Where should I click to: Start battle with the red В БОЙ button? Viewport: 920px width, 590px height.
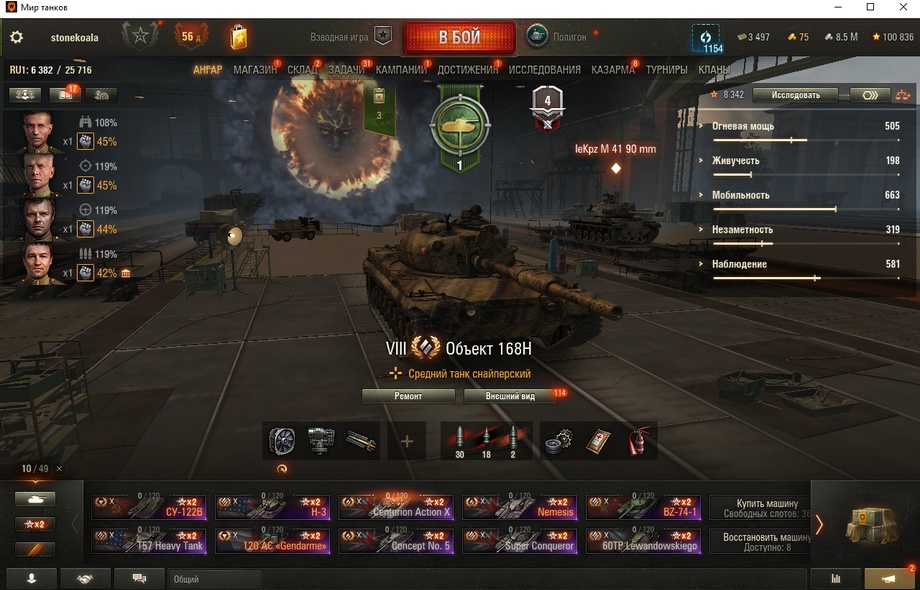coord(459,38)
